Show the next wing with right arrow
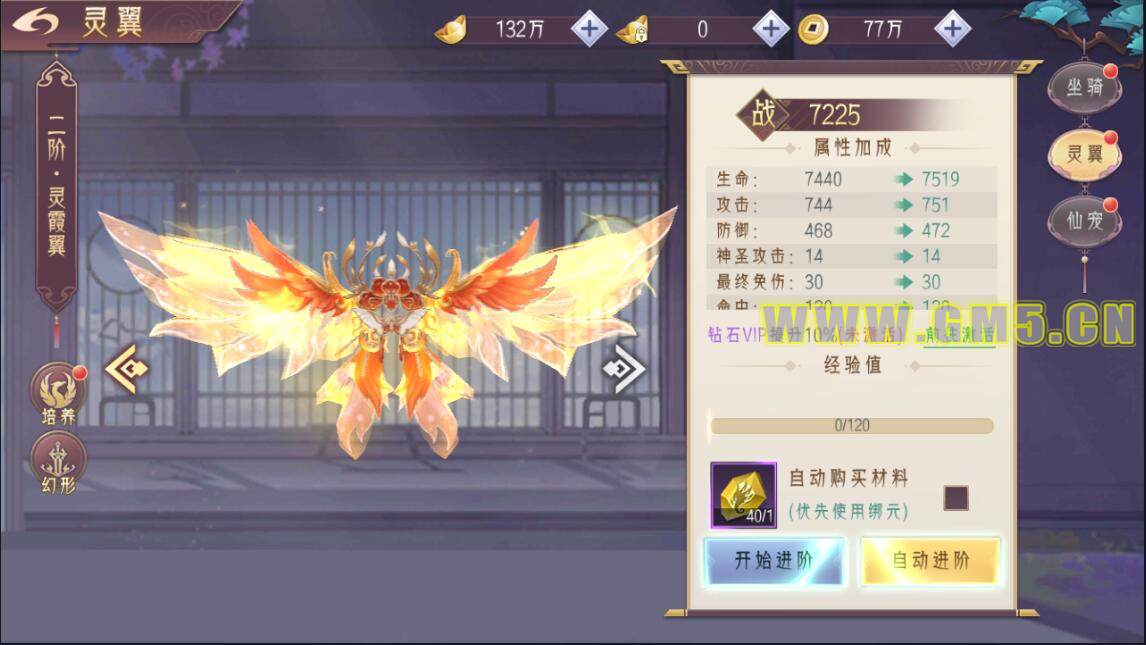This screenshot has height=645, width=1146. click(x=624, y=369)
